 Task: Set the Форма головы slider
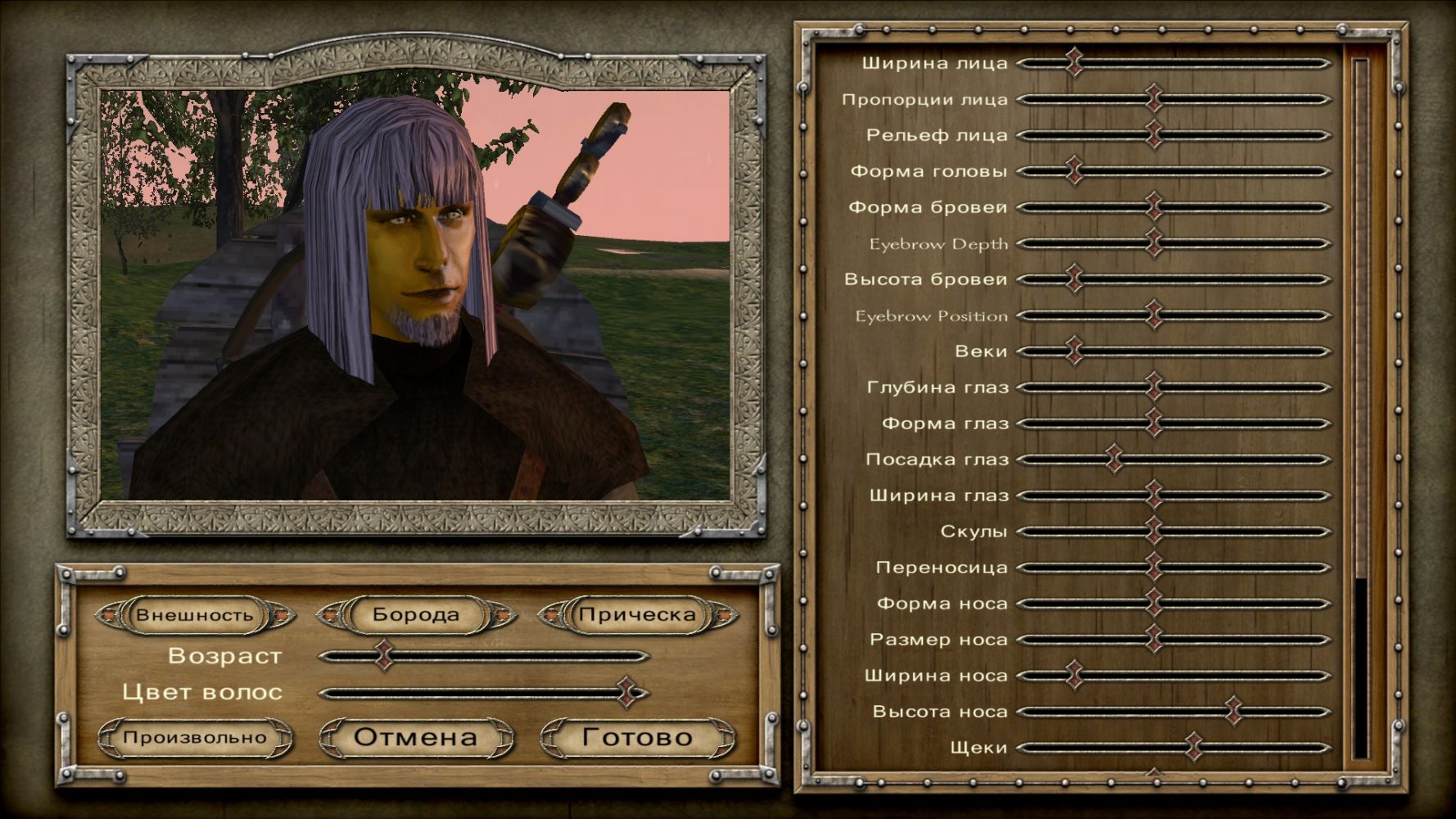(x=1075, y=171)
